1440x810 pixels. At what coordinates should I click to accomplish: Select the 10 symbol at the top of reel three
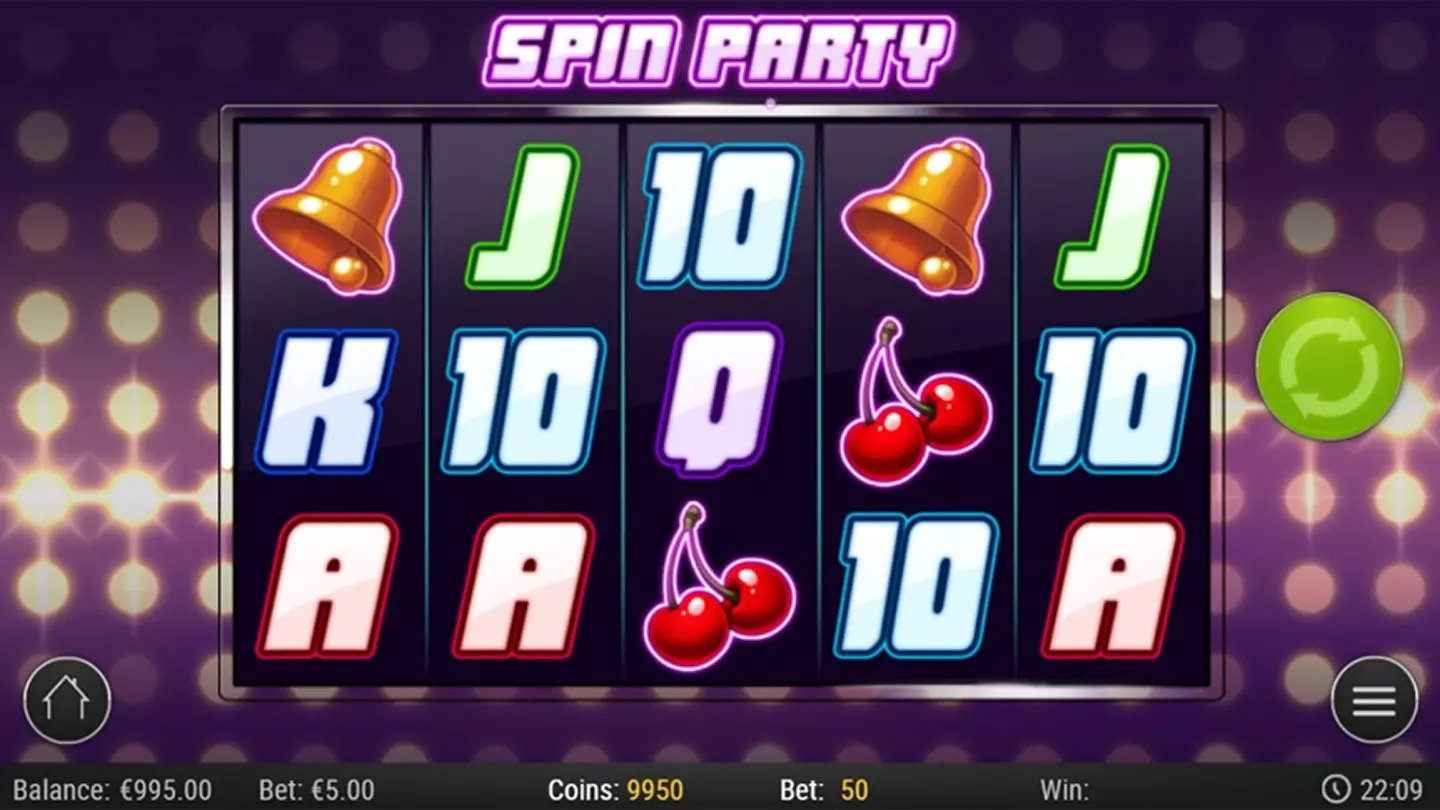(x=716, y=215)
